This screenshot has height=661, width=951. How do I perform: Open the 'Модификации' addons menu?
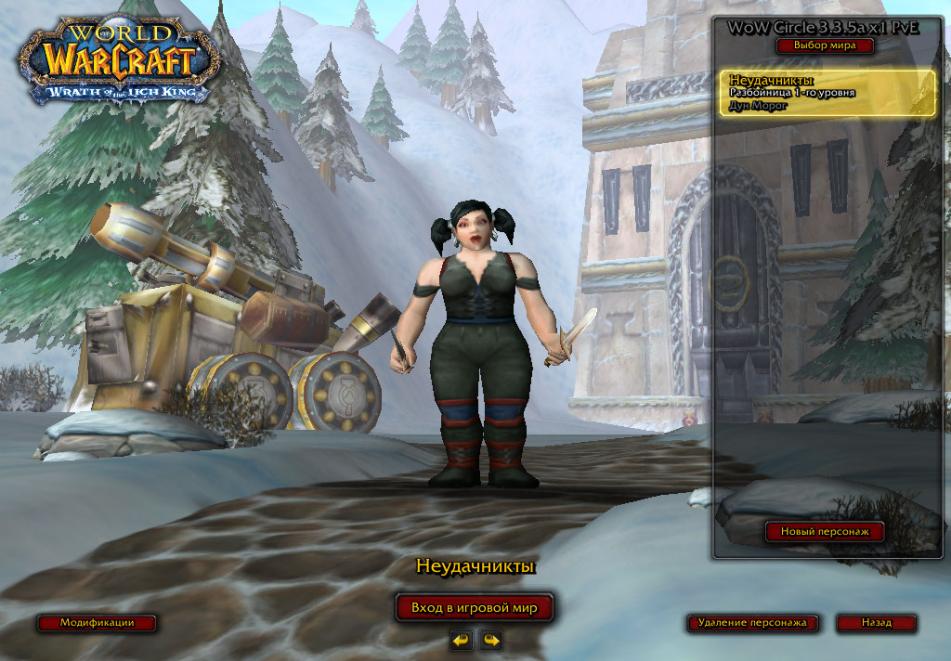click(97, 622)
